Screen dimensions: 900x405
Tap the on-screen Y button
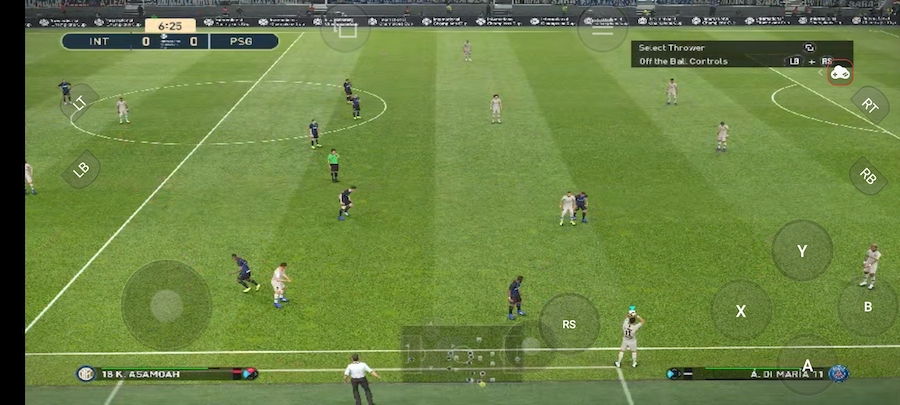(802, 250)
